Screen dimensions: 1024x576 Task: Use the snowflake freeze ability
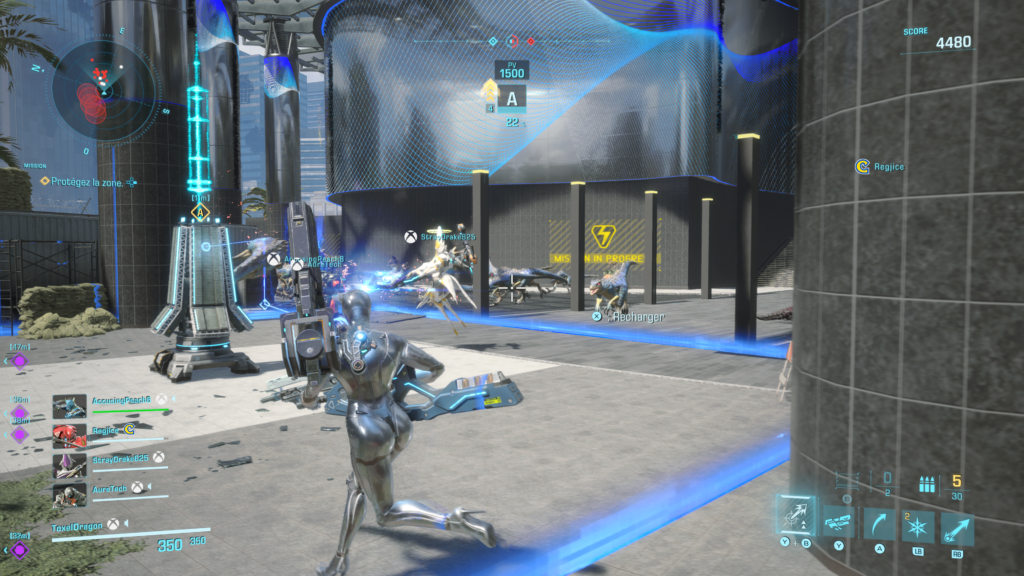click(918, 527)
